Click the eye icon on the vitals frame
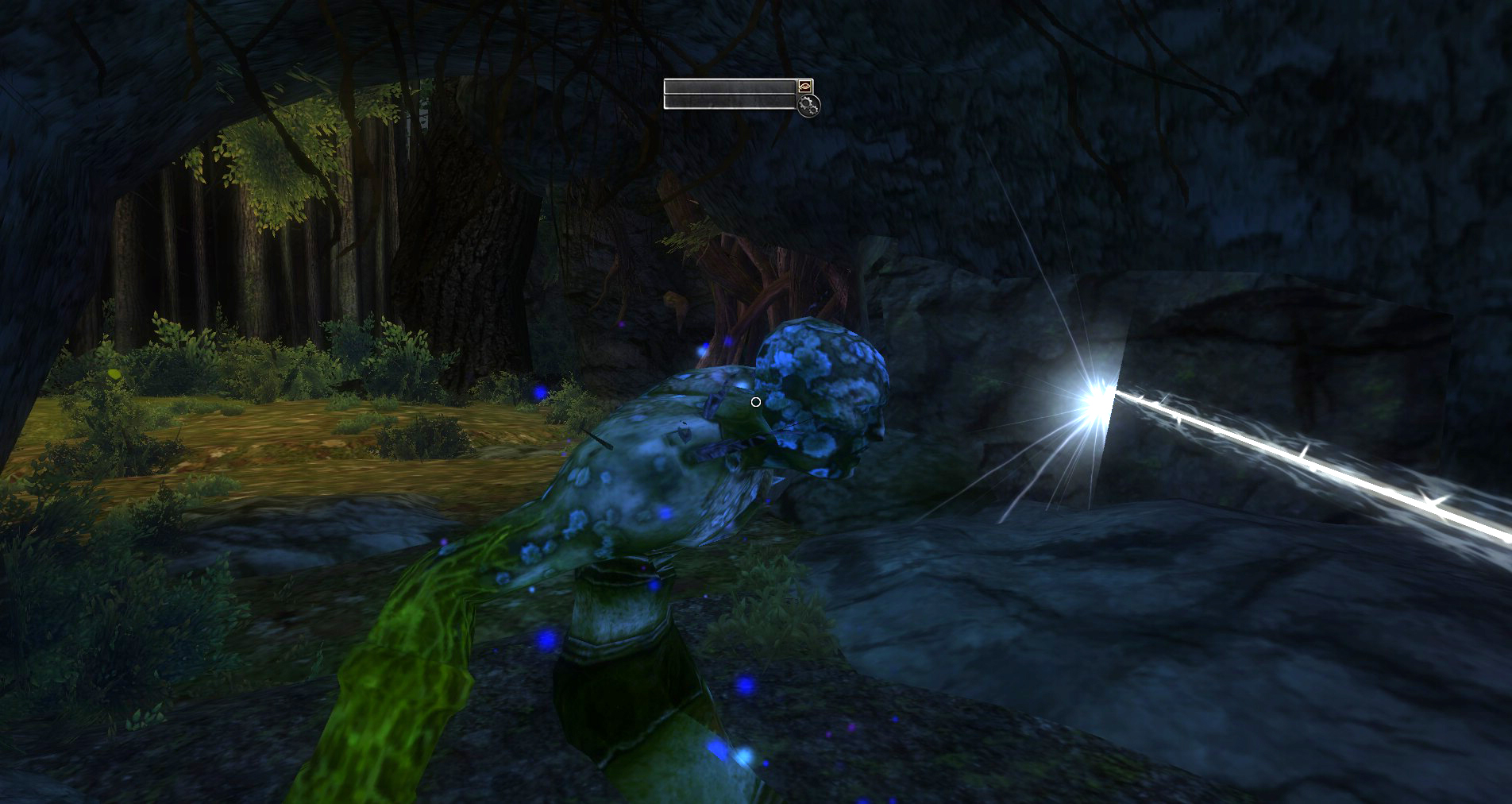This screenshot has height=804, width=1512. click(805, 86)
